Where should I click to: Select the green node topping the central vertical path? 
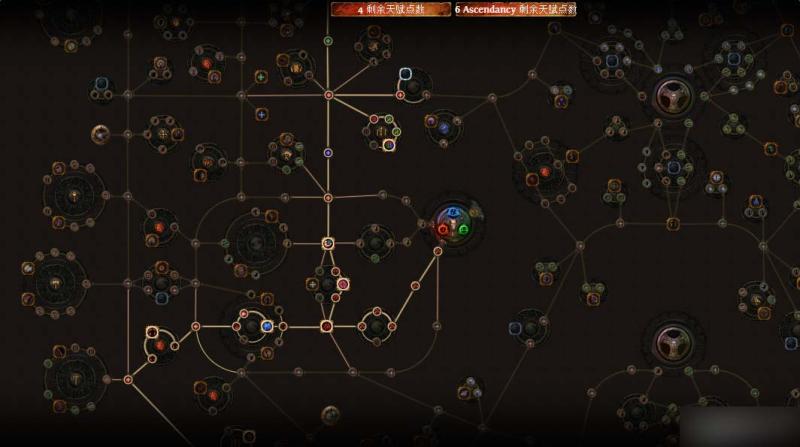click(x=328, y=41)
